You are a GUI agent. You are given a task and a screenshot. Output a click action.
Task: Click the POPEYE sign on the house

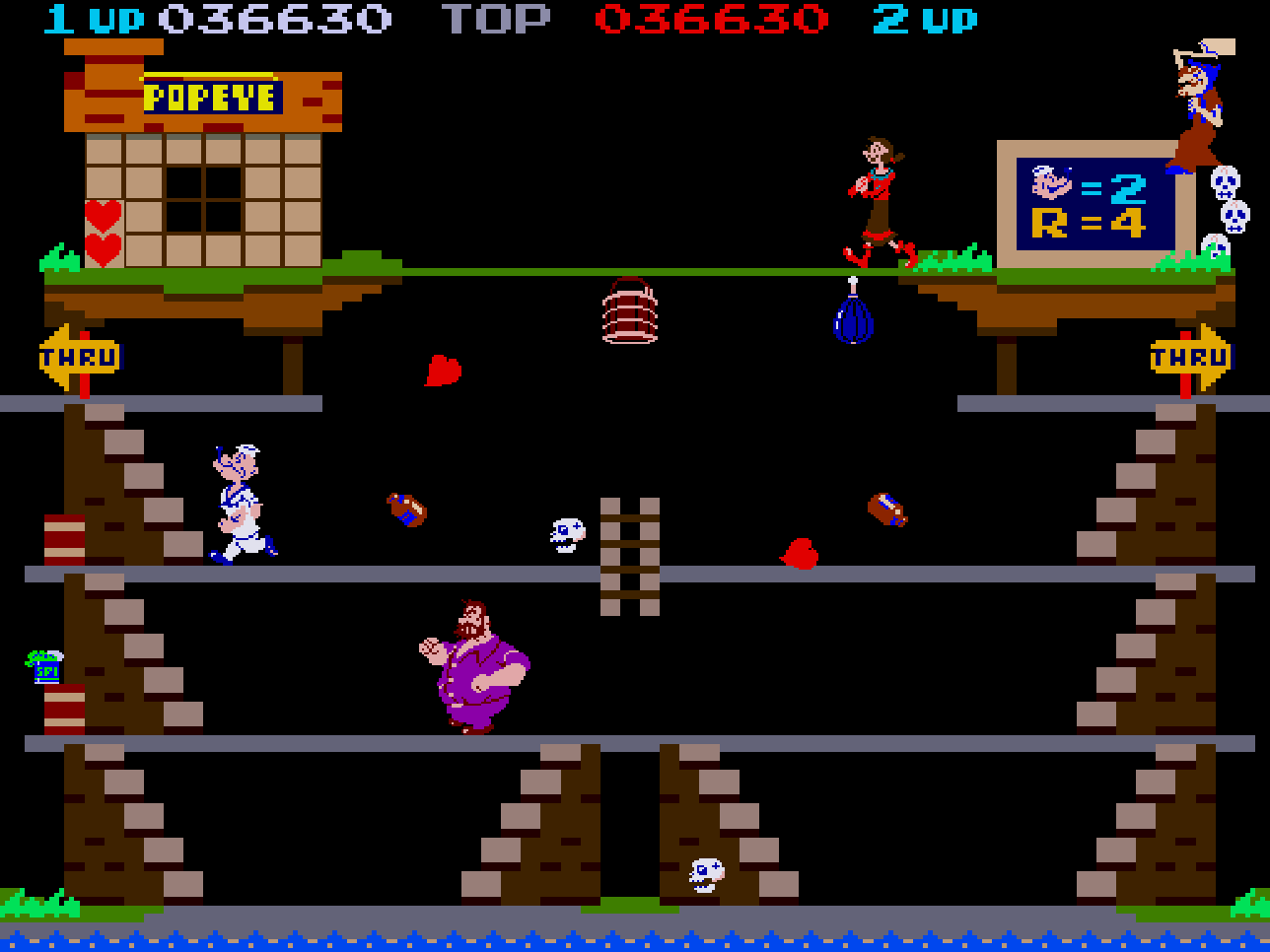coord(211,97)
